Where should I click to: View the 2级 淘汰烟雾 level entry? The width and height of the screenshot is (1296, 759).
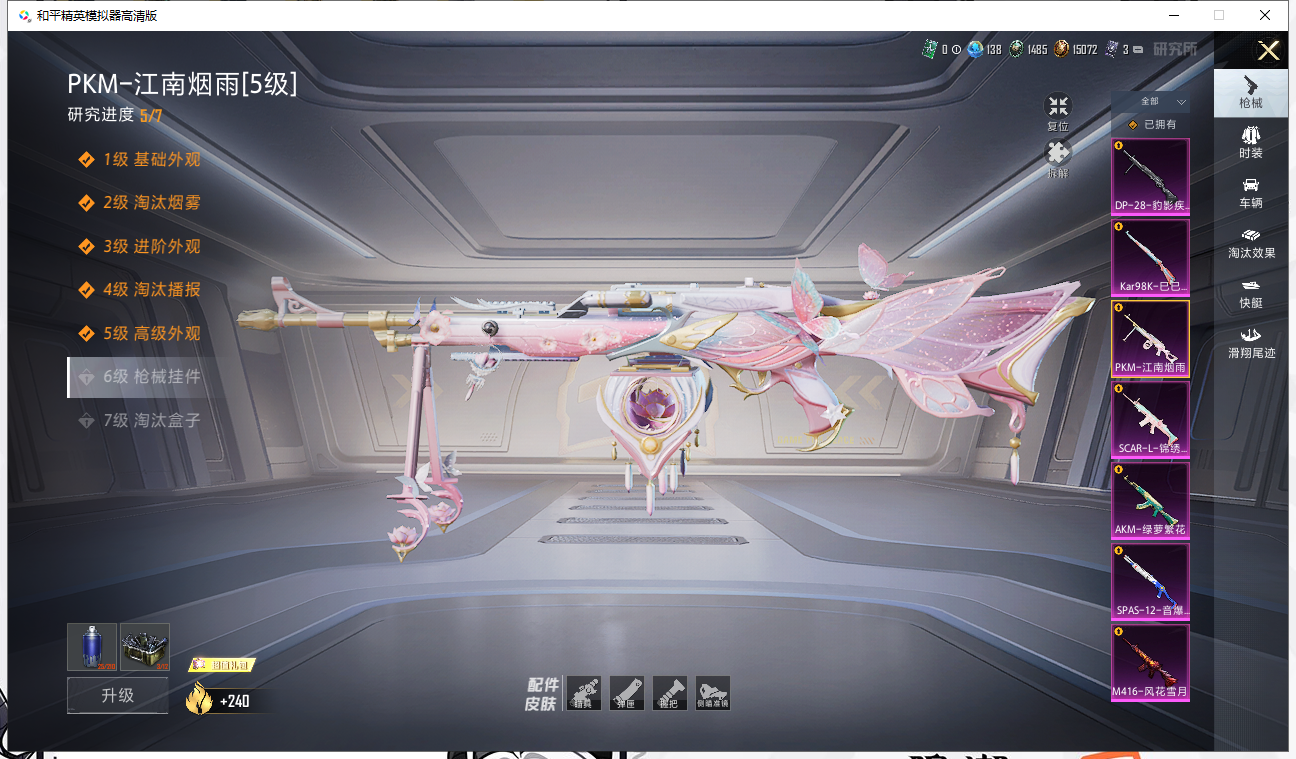(x=152, y=203)
